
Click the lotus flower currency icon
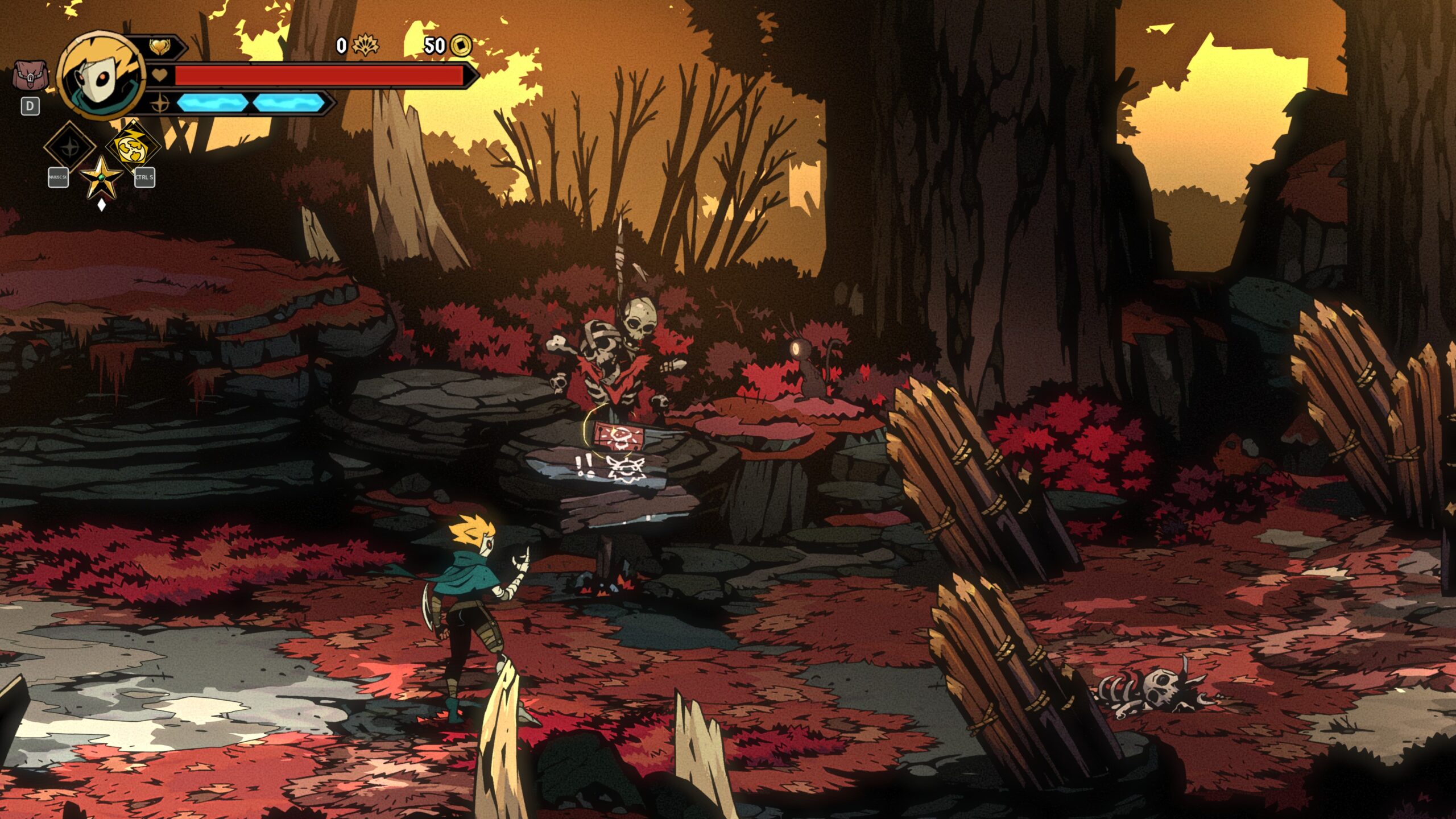tap(365, 45)
